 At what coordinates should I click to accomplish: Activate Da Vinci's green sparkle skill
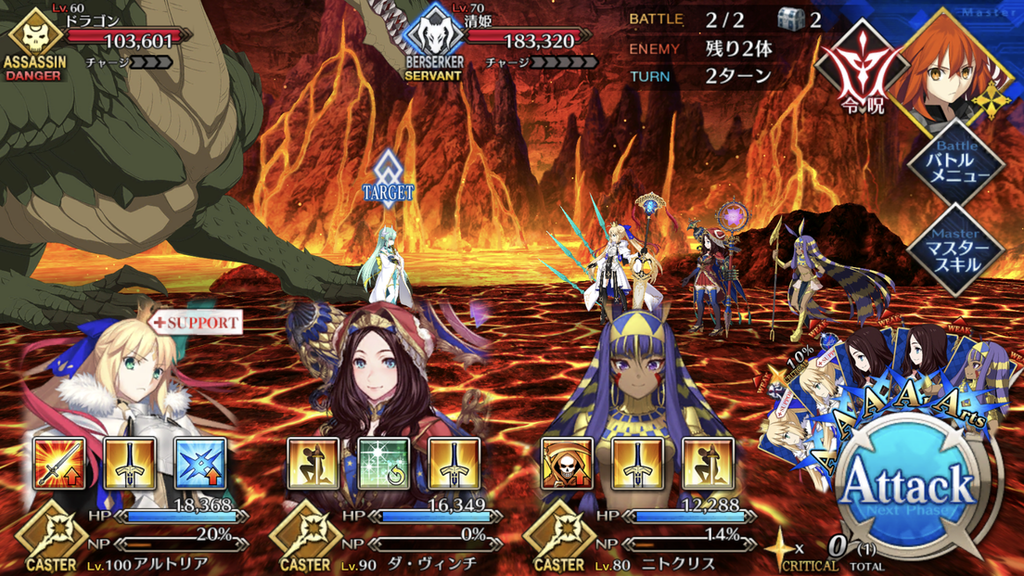(383, 463)
